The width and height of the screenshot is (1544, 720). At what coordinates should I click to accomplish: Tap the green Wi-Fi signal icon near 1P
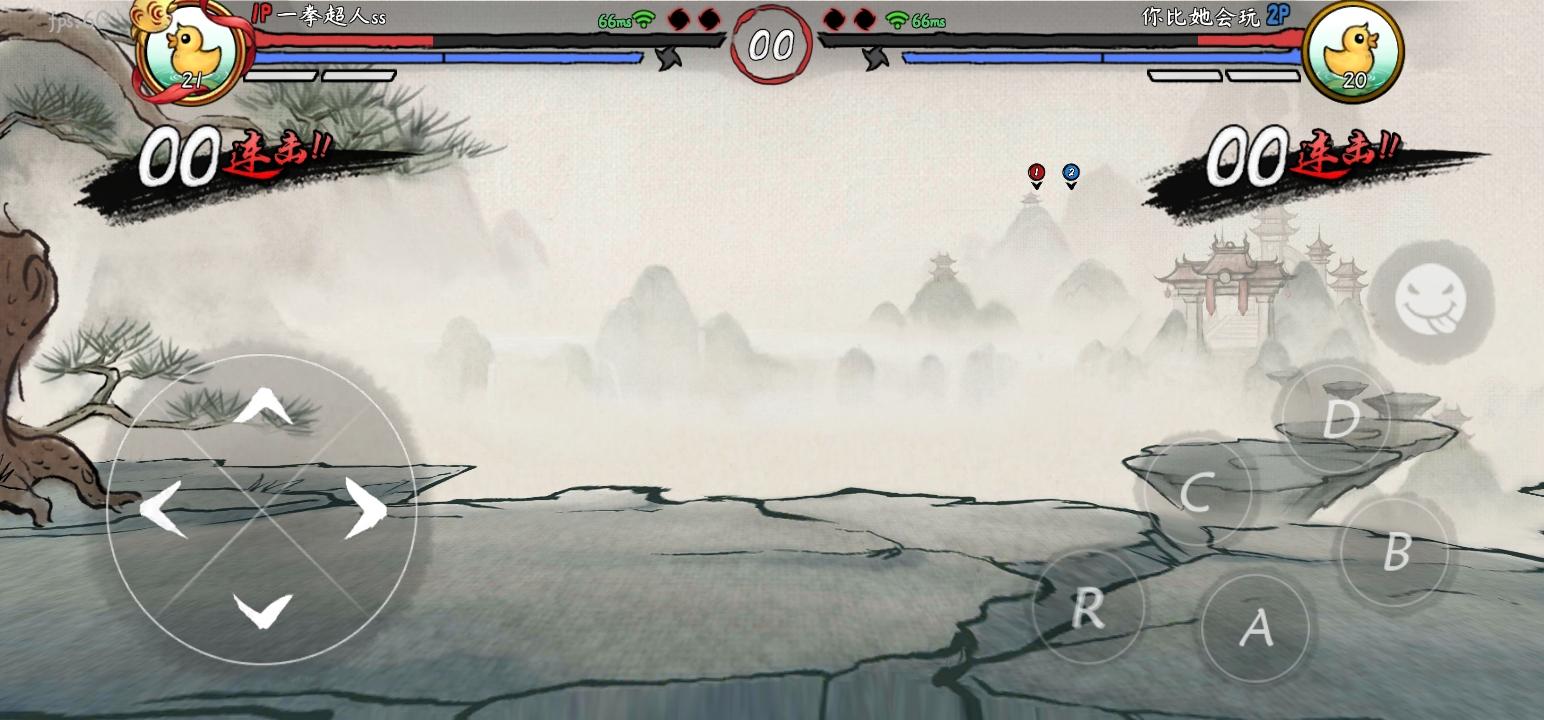pos(646,19)
